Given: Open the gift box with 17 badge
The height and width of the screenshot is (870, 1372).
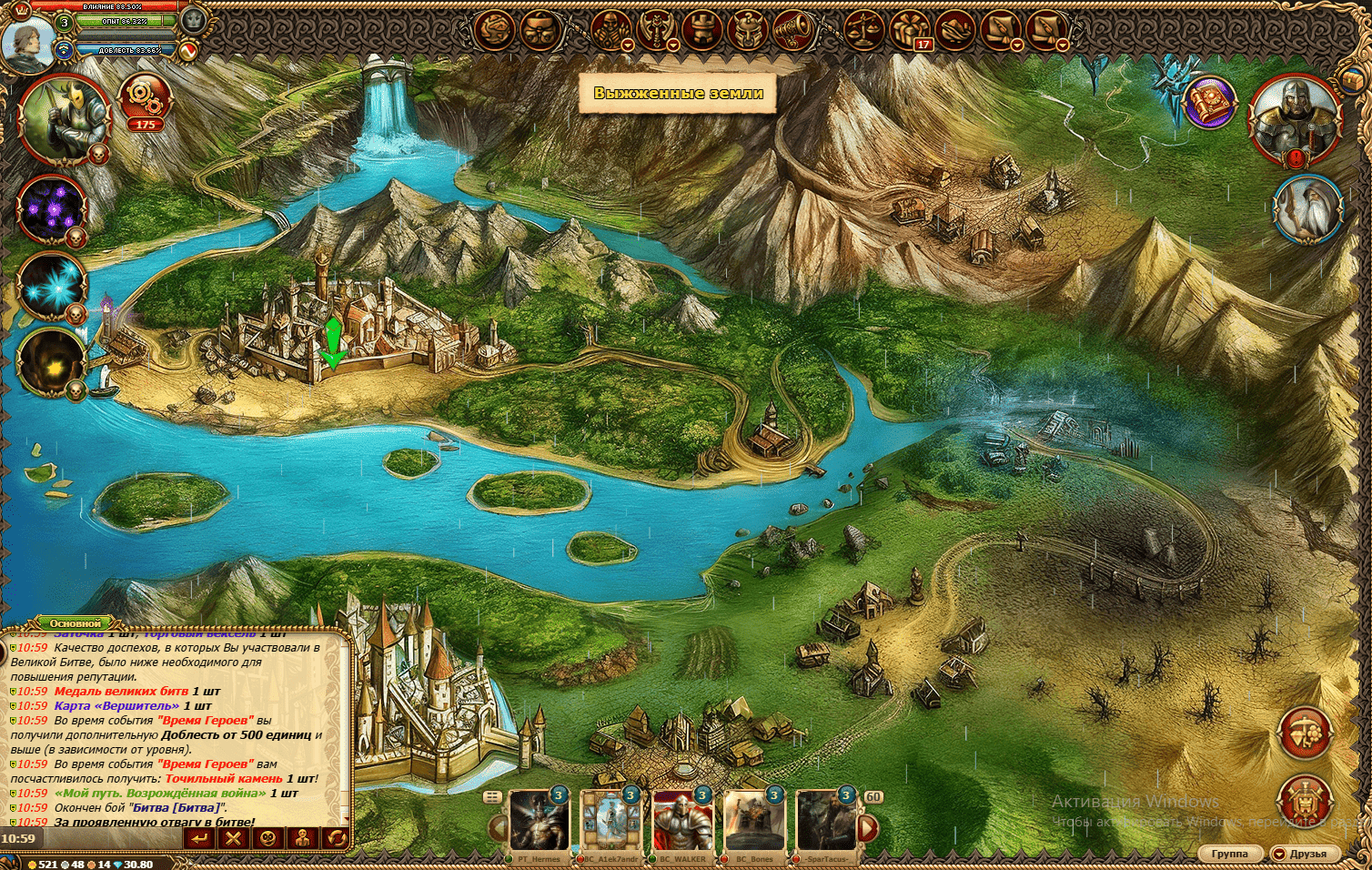Looking at the screenshot, I should click(x=910, y=29).
